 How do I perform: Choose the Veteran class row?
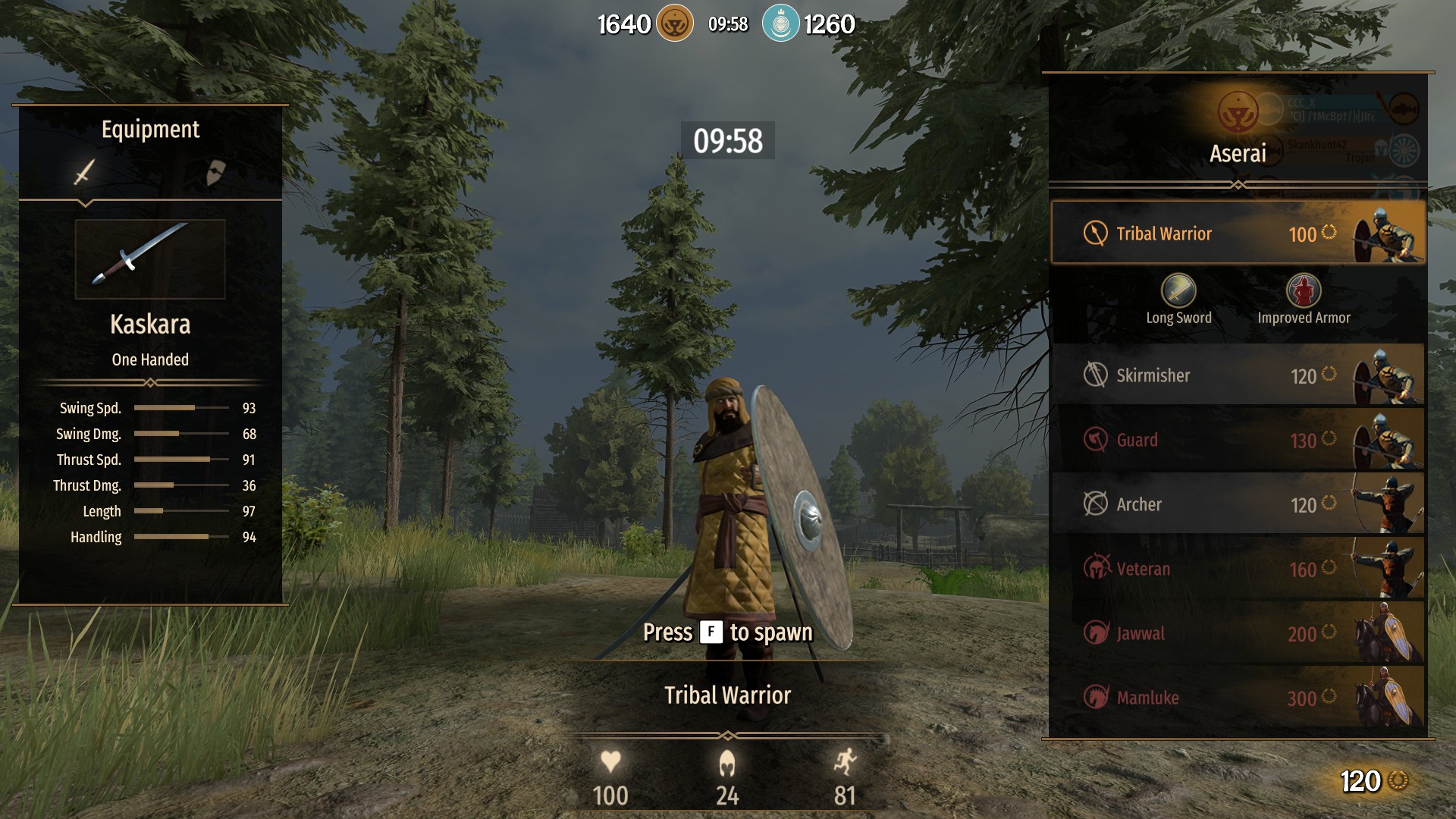pyautogui.click(x=1238, y=569)
